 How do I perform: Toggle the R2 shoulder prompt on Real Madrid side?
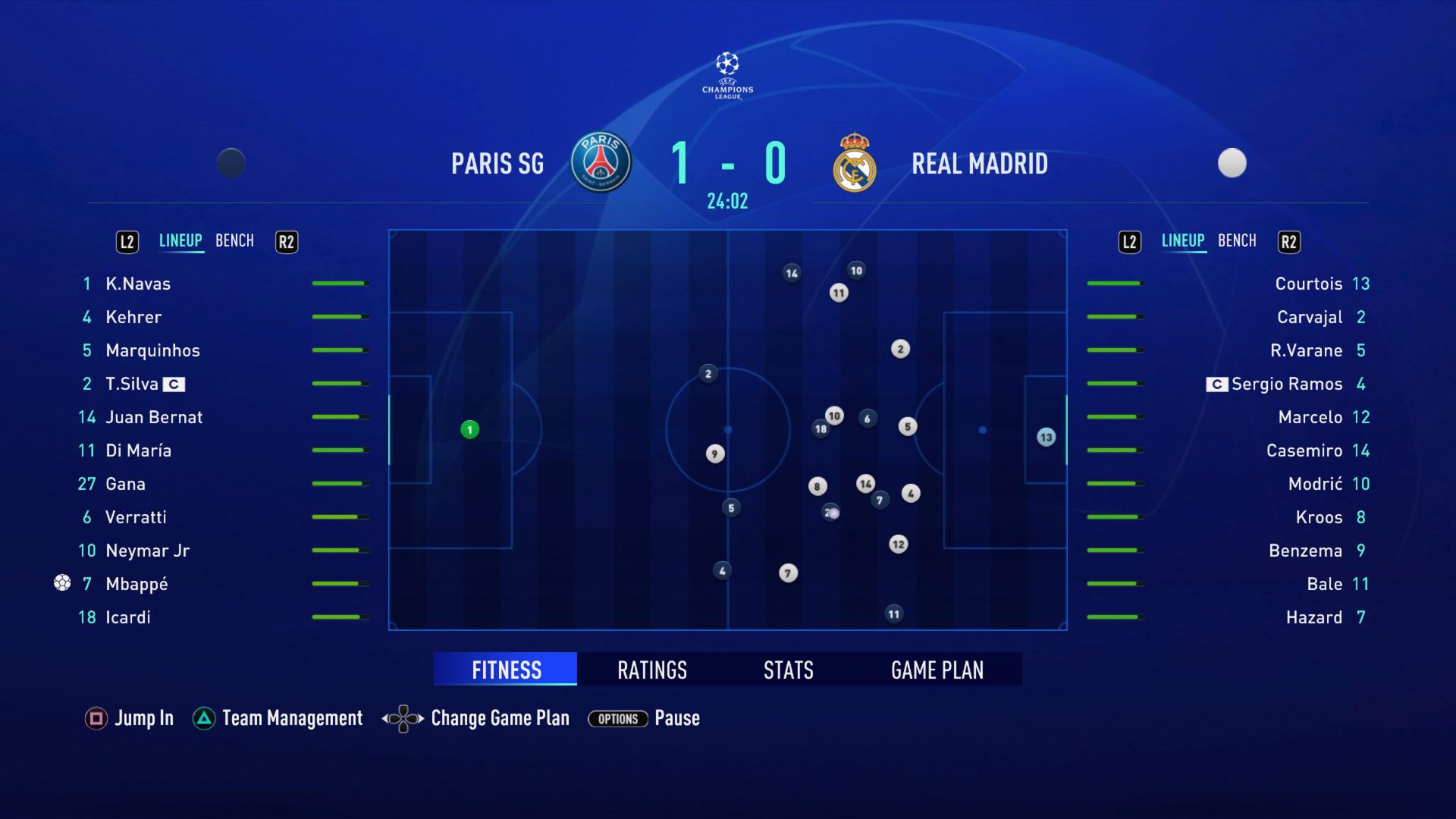pos(1289,241)
